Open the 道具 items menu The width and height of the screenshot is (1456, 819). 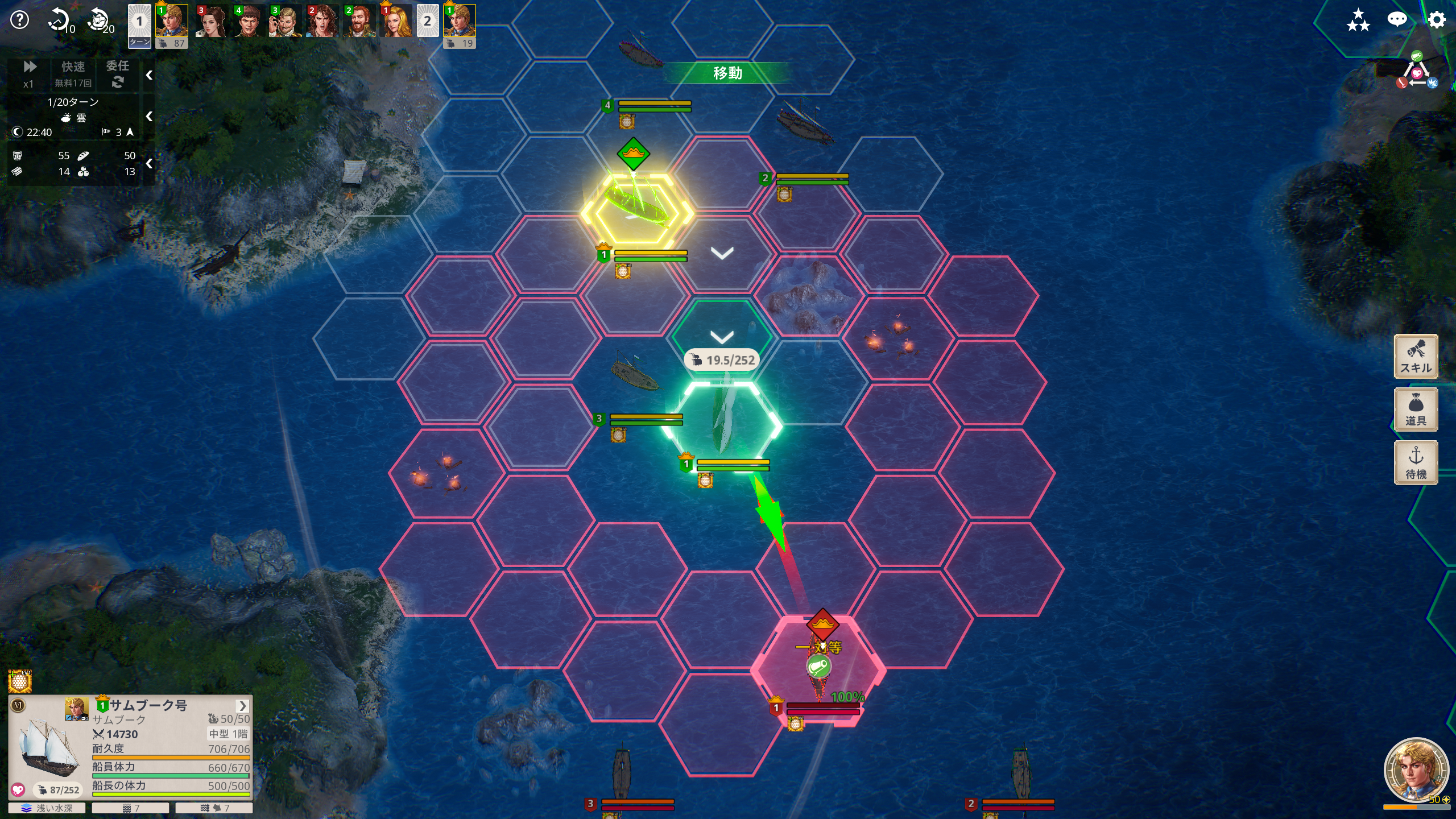coord(1416,409)
